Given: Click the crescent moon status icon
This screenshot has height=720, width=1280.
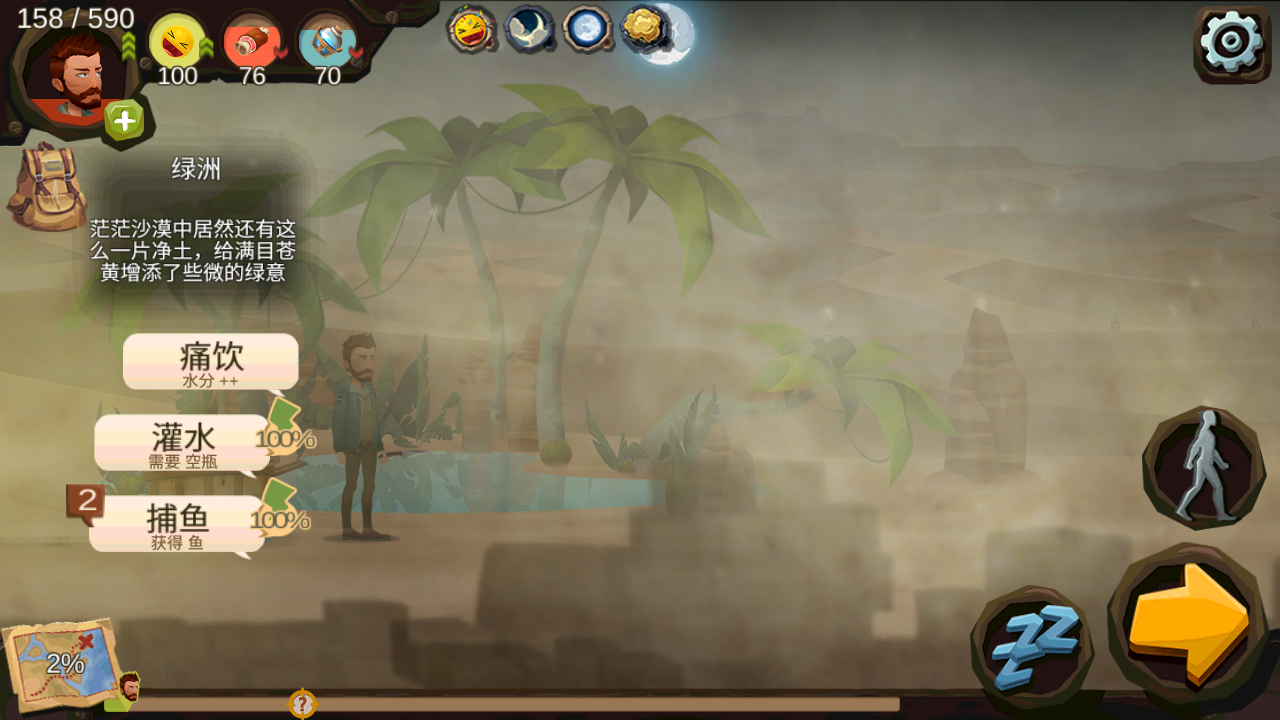Looking at the screenshot, I should (x=529, y=29).
